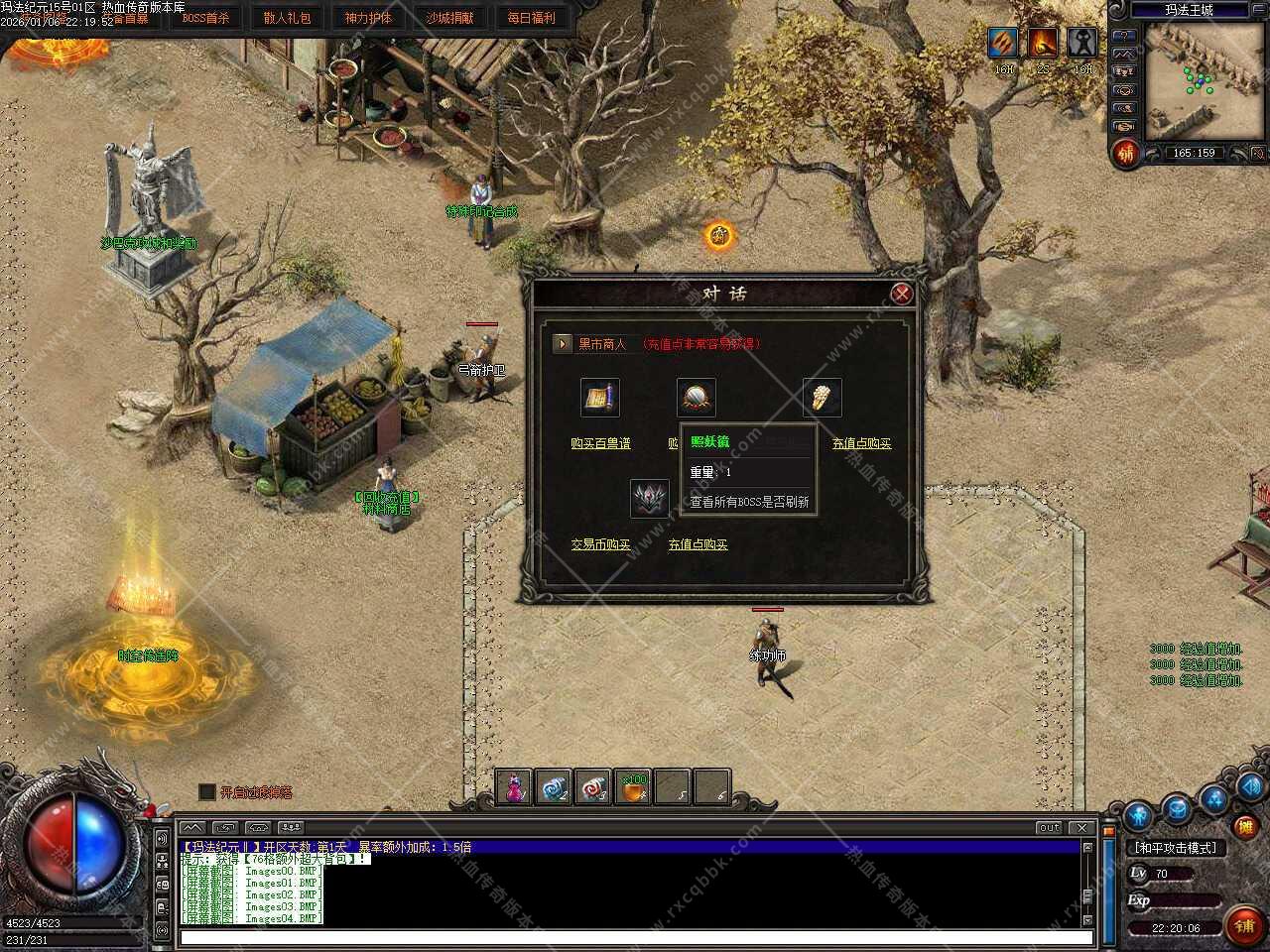Open the large red 铺 shop button
The width and height of the screenshot is (1270, 952).
tap(1244, 925)
